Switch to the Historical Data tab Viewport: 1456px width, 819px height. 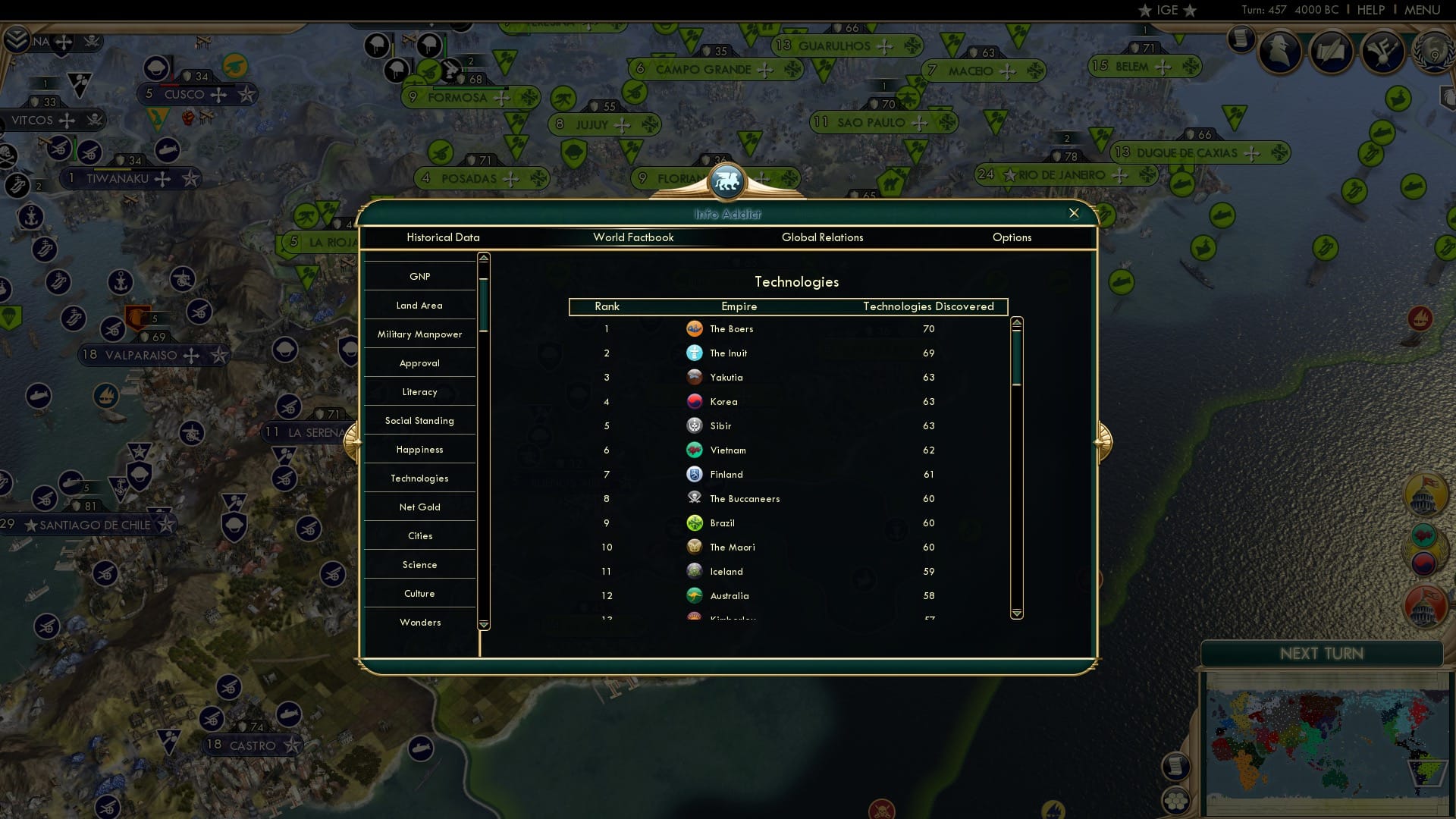click(x=444, y=237)
